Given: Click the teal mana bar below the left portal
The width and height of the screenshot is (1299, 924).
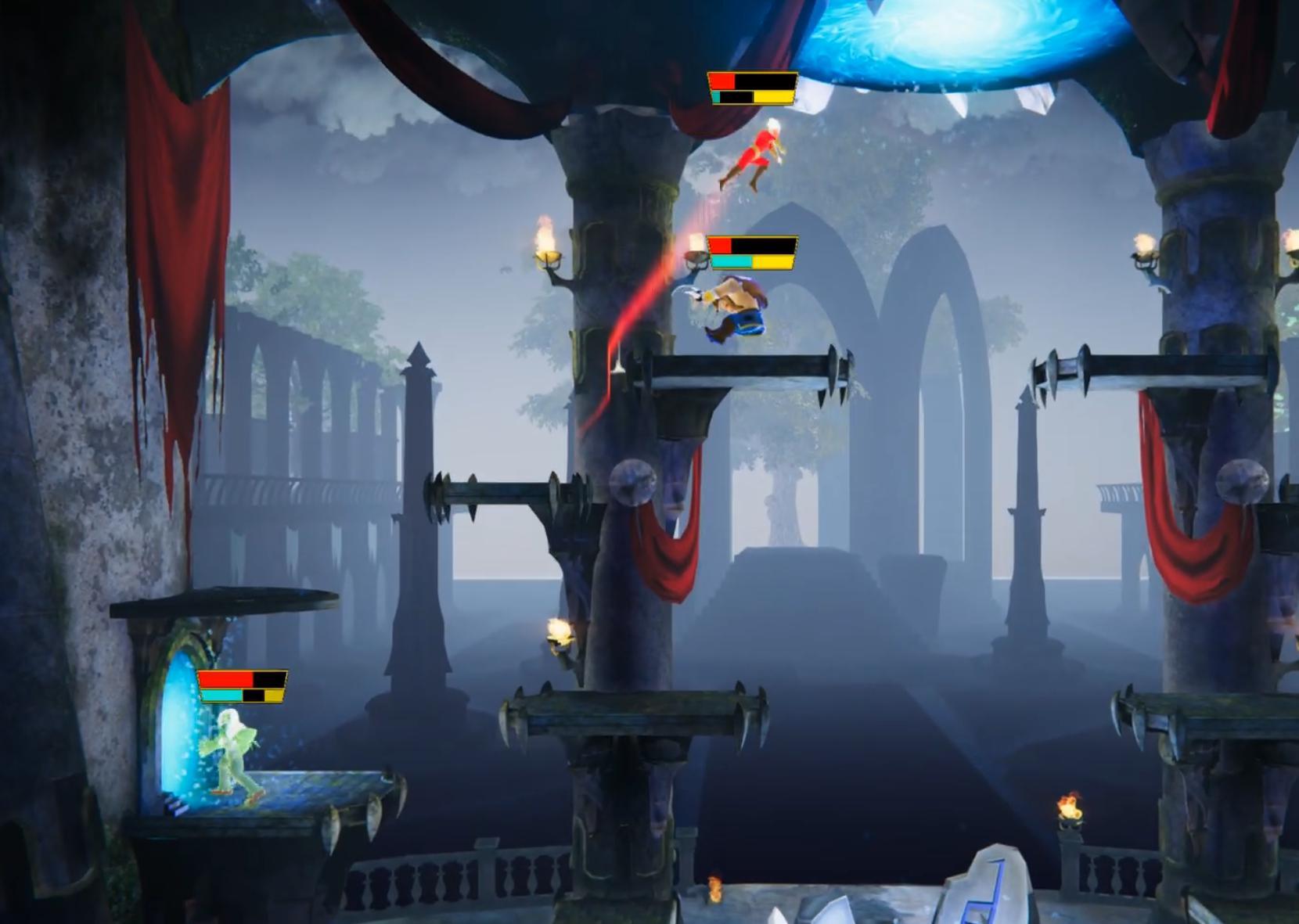Looking at the screenshot, I should click(223, 695).
